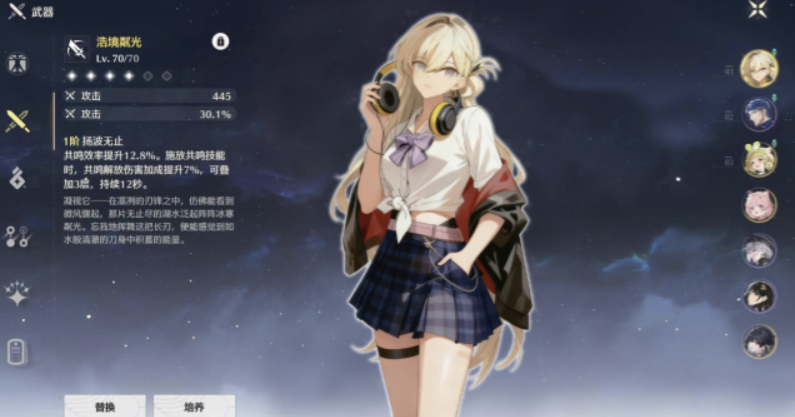Open the 培养 (upgrade) weapon menu

coord(194,406)
